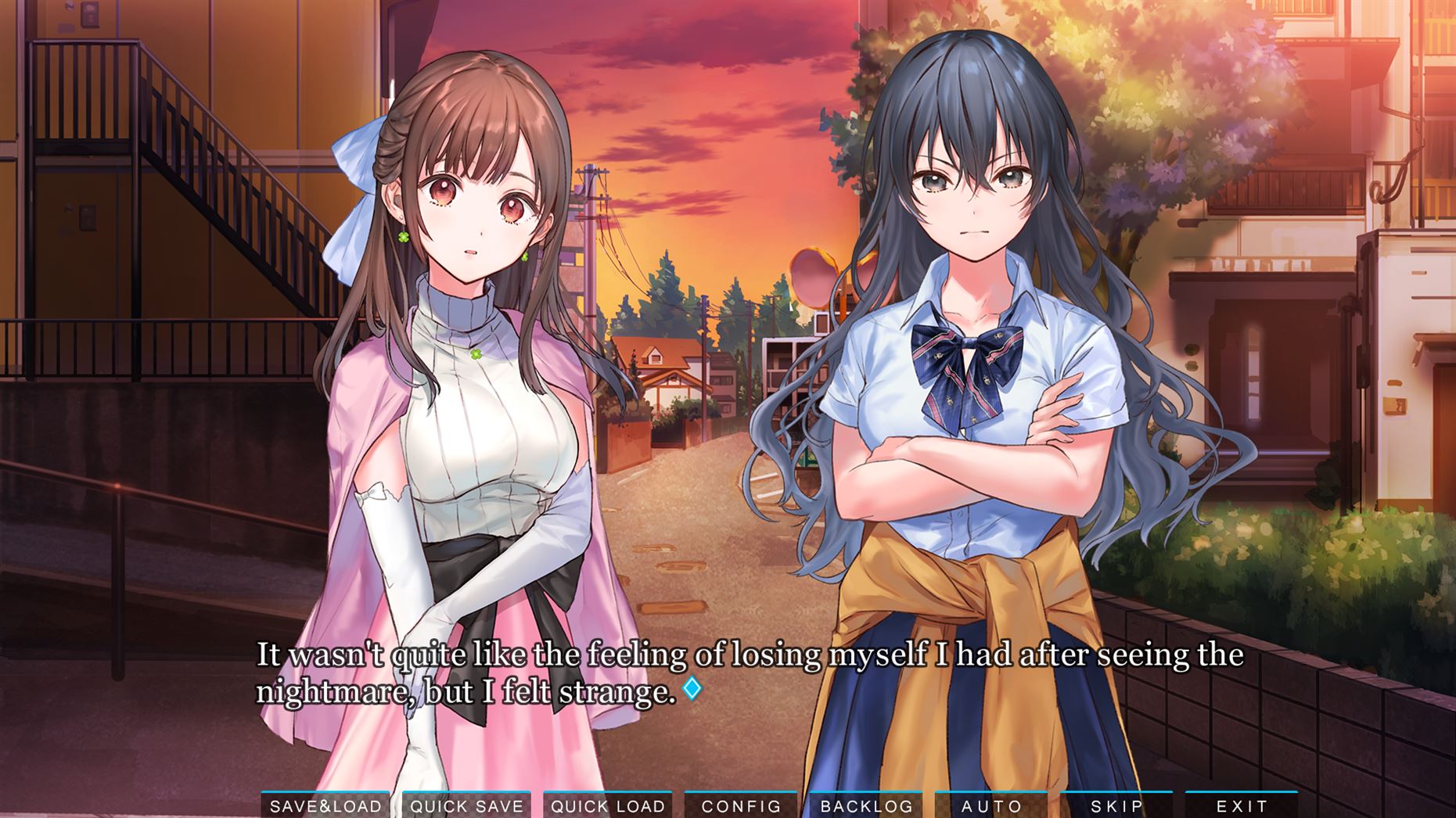
Task: Skip the current dialogue
Action: coord(1116,805)
